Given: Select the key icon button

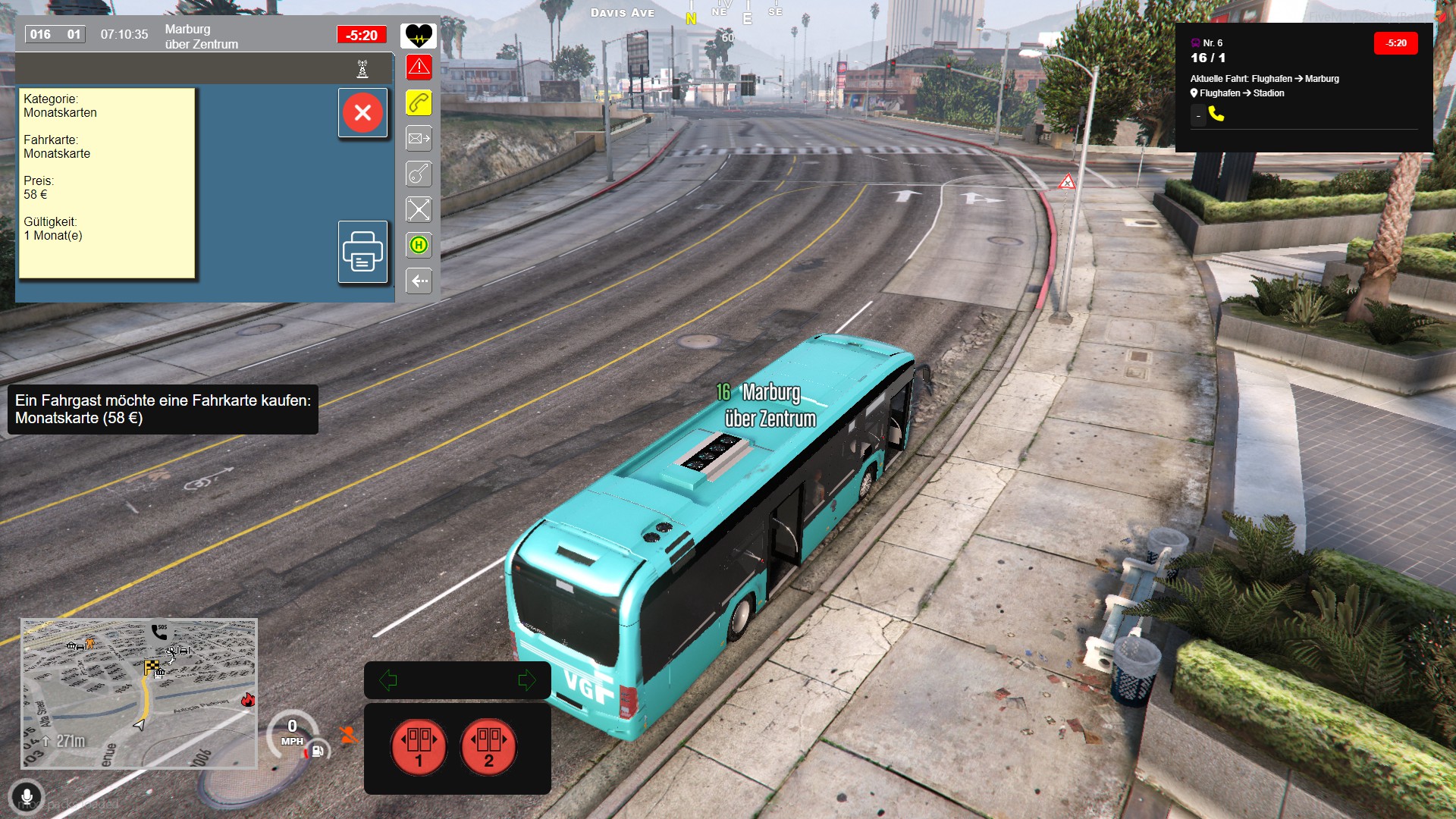Looking at the screenshot, I should pyautogui.click(x=419, y=174).
